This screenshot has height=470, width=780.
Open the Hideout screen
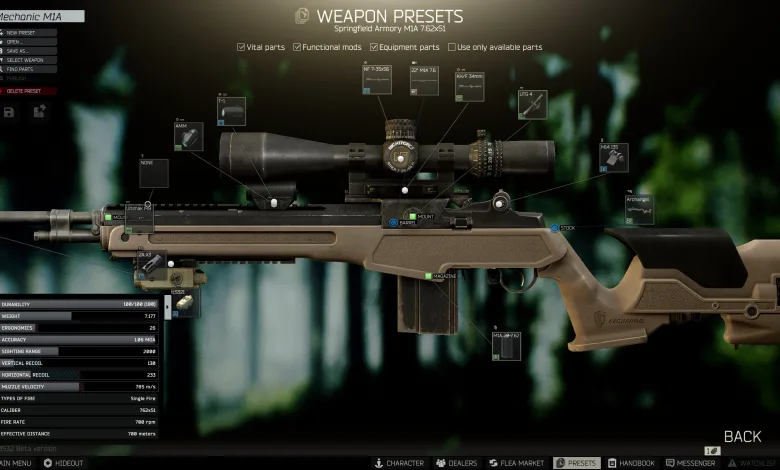click(63, 463)
